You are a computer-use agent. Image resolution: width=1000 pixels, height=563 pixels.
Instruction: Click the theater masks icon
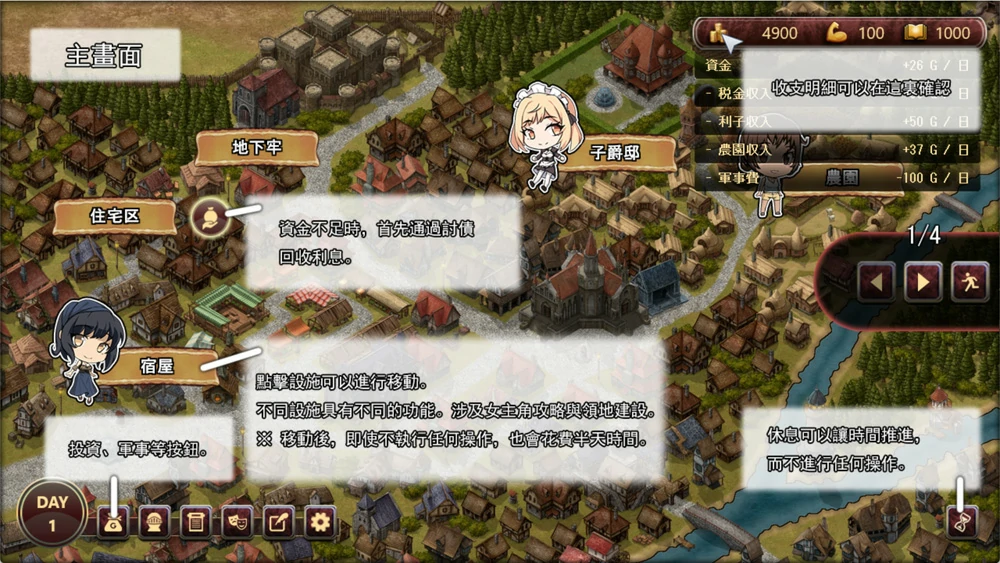[237, 521]
